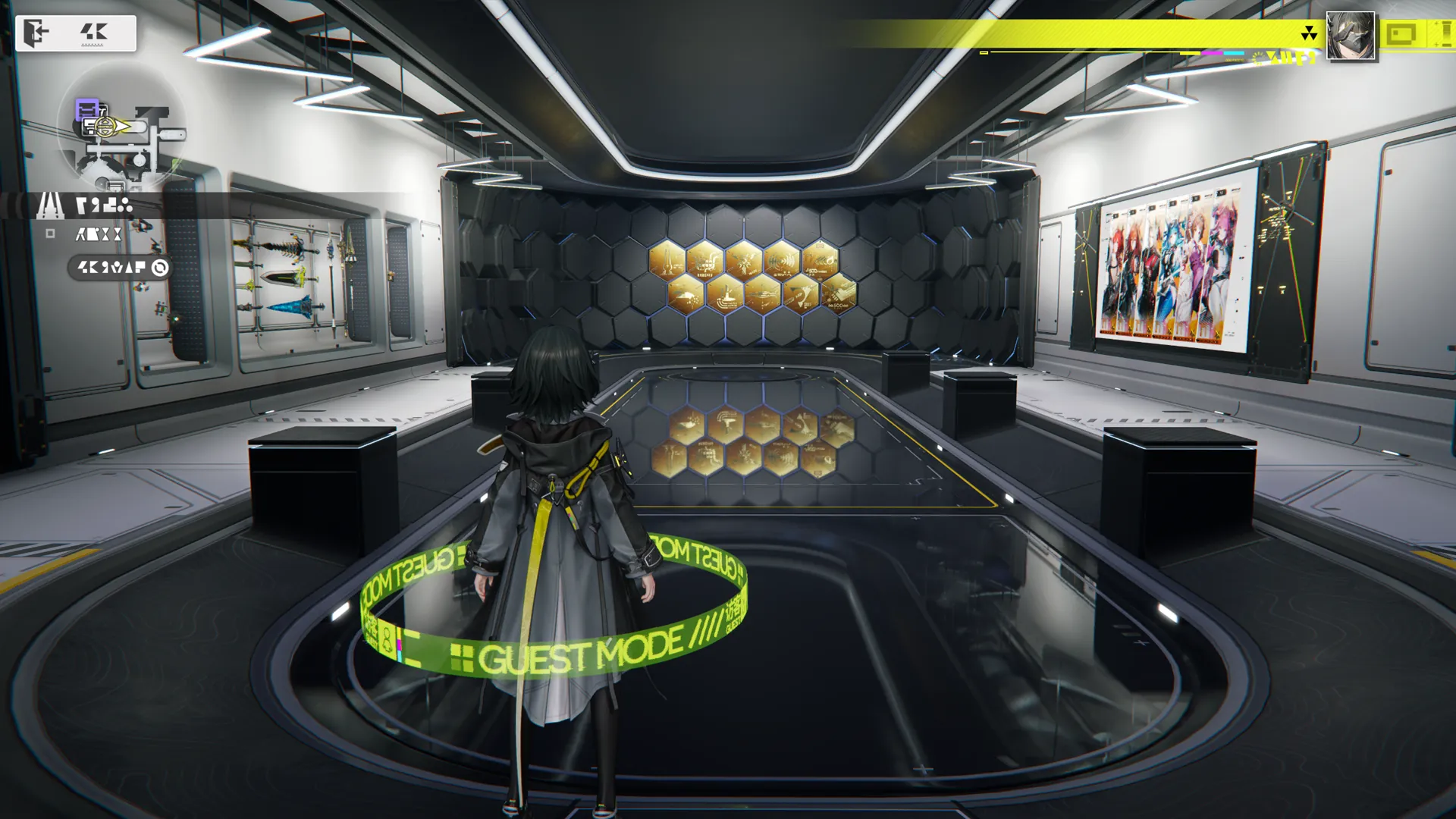Click the three-triangle emblem on yellow banner
The image size is (1456, 819).
pyautogui.click(x=1309, y=33)
